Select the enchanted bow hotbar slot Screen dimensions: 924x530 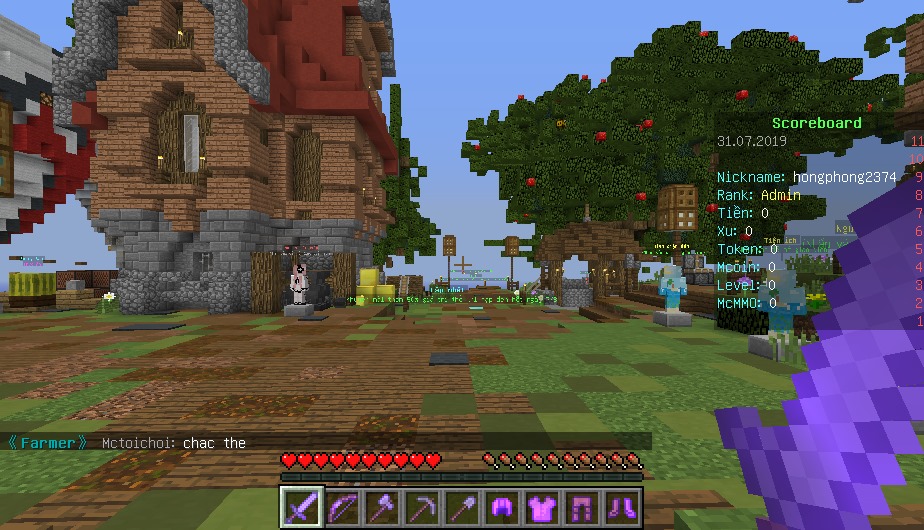pyautogui.click(x=342, y=507)
